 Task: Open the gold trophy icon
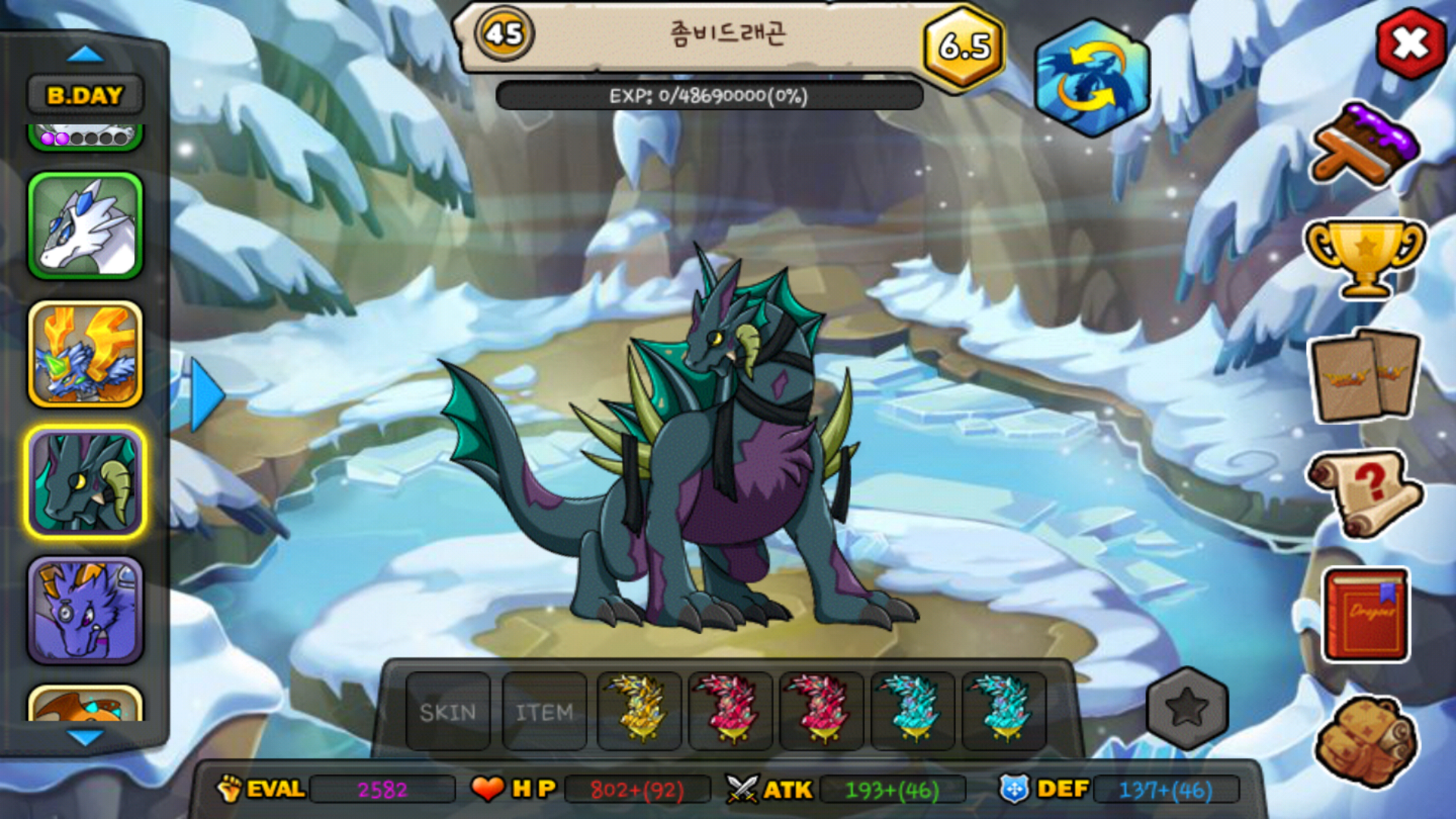[x=1365, y=258]
